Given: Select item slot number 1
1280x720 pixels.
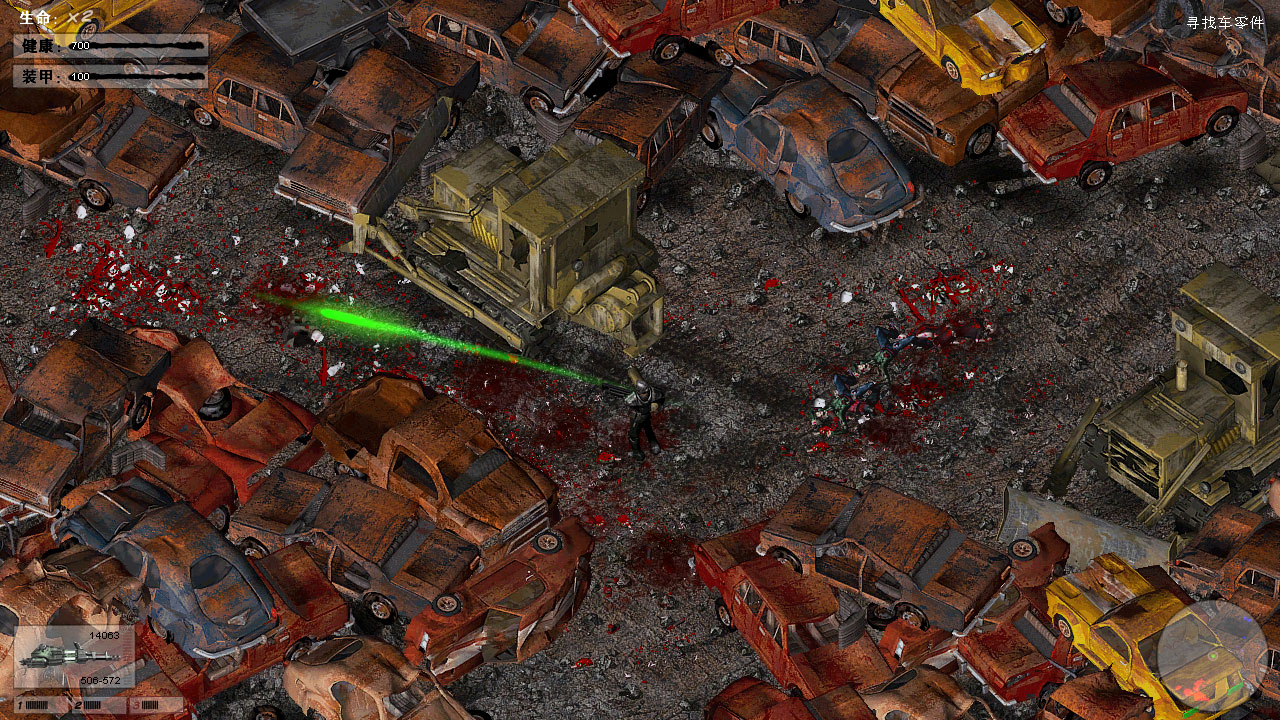Looking at the screenshot, I should point(38,705).
